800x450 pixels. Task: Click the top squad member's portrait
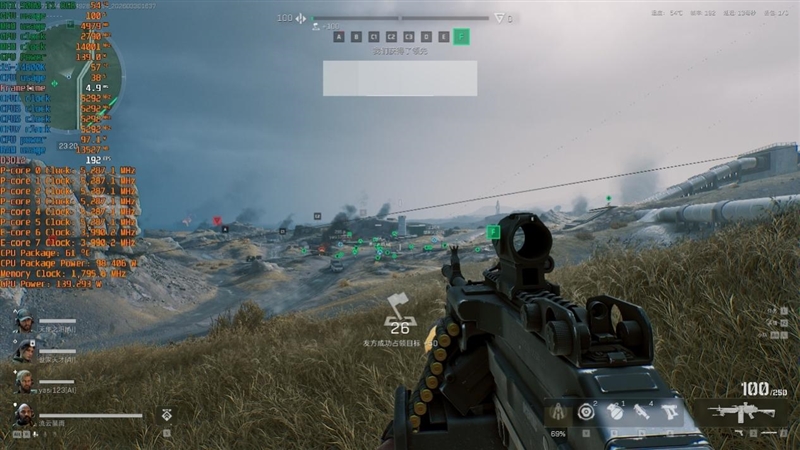click(x=23, y=321)
